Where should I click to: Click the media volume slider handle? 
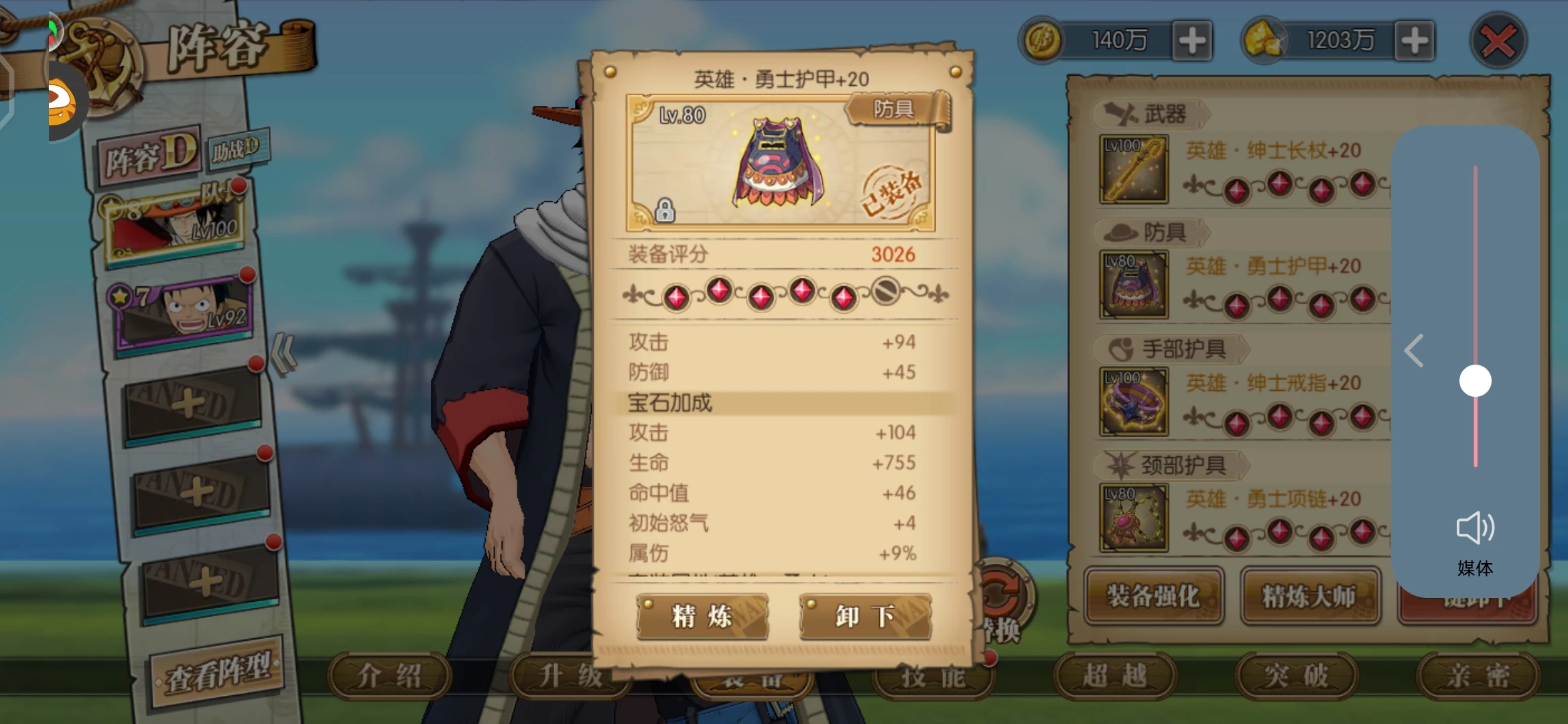click(x=1475, y=381)
